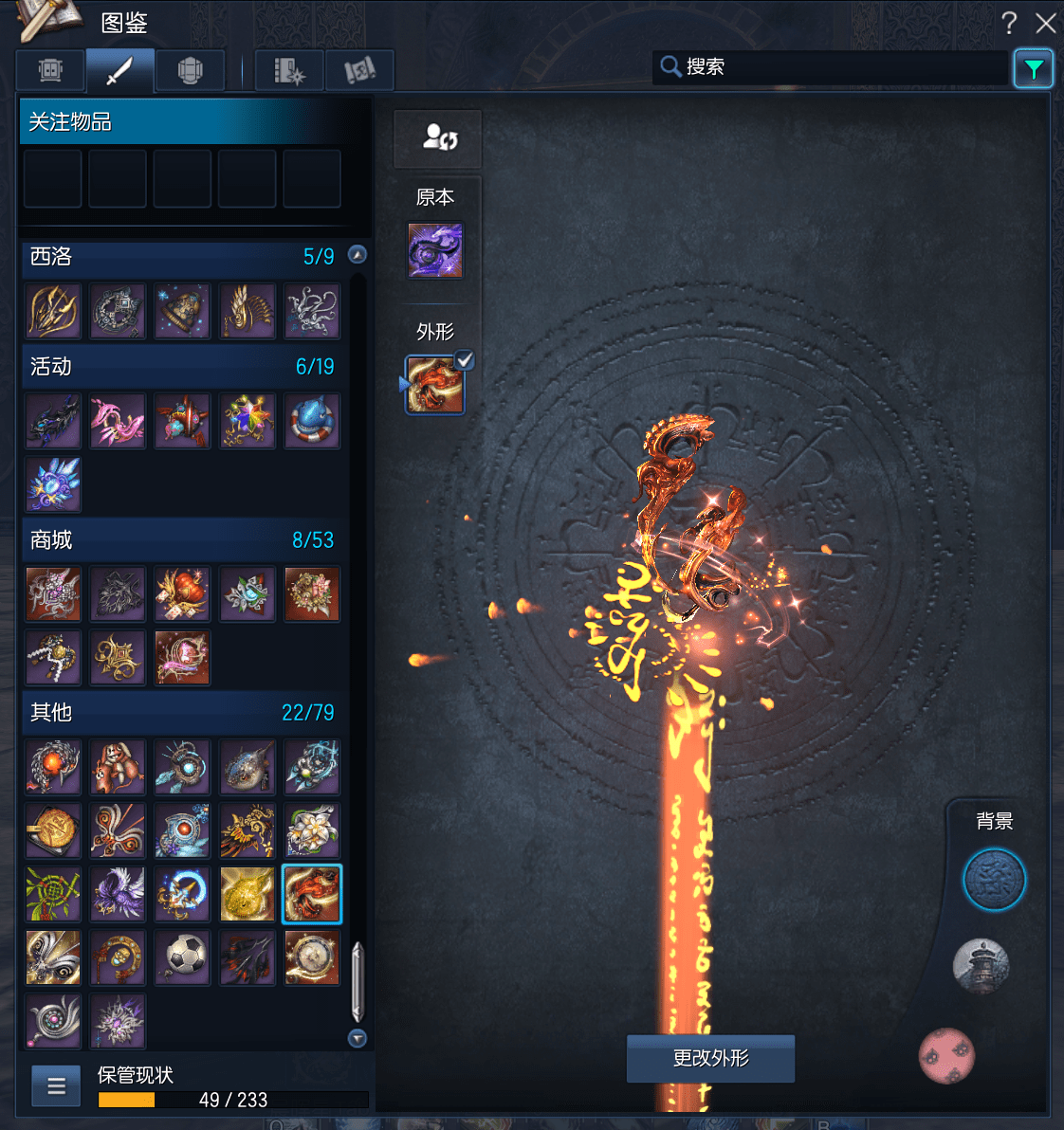Close the 图鉴 window
Viewport: 1064px width, 1130px height.
click(1045, 23)
